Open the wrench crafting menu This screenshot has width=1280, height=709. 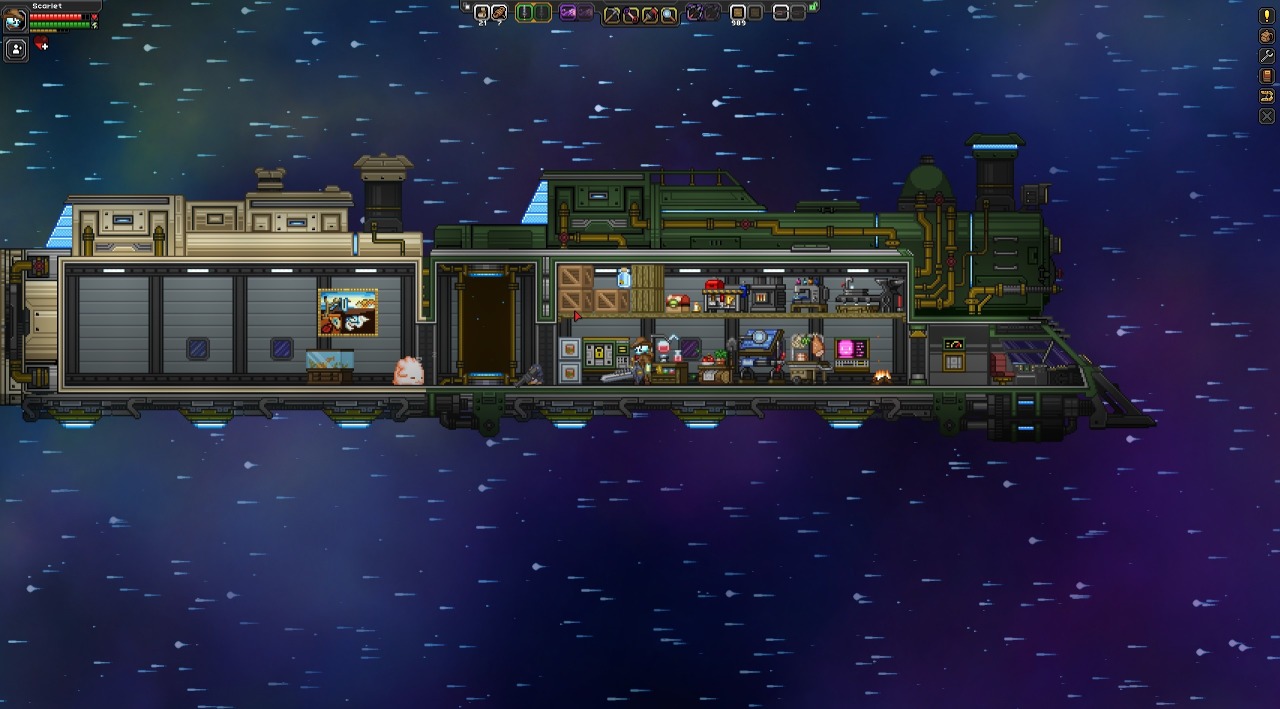click(x=1266, y=56)
